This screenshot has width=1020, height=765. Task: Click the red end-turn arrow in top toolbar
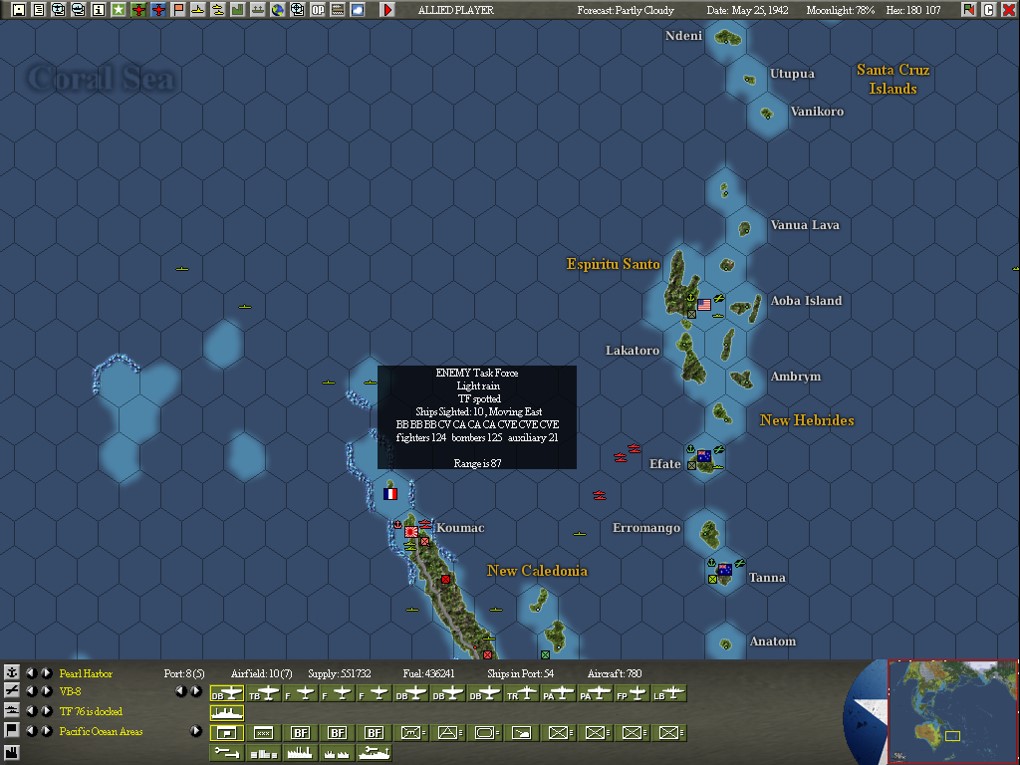click(388, 10)
